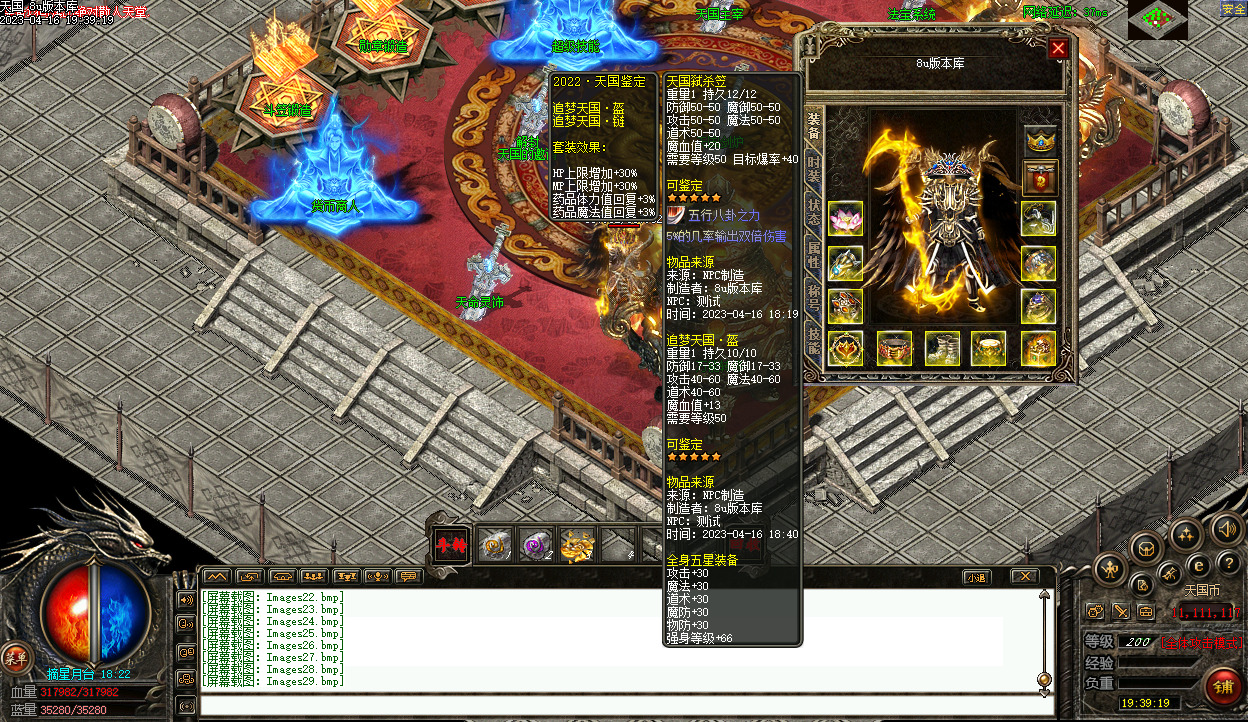Open the 菜单 menu button
The width and height of the screenshot is (1248, 722).
coord(15,656)
